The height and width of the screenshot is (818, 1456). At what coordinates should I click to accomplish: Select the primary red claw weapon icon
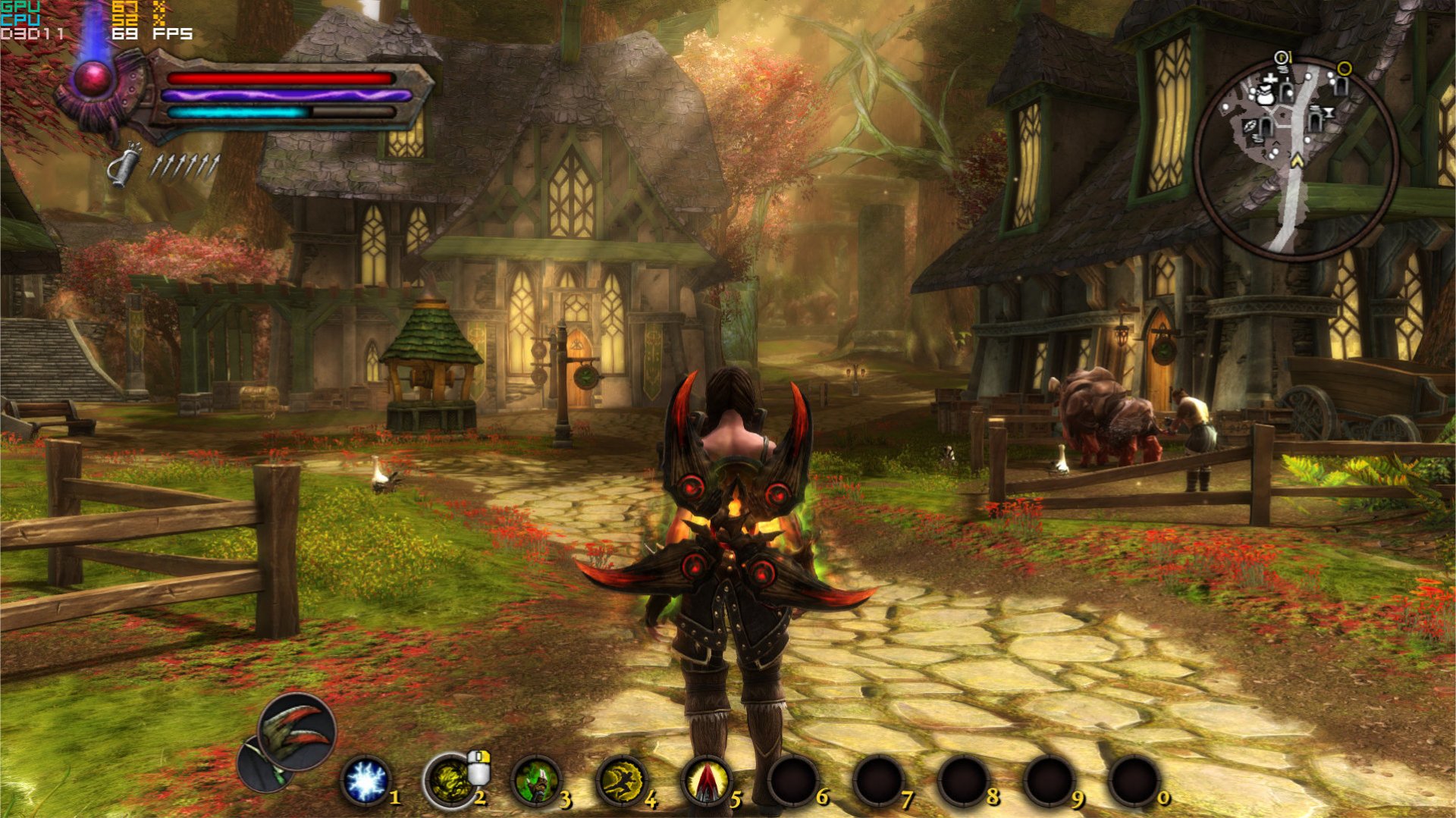coord(297,730)
